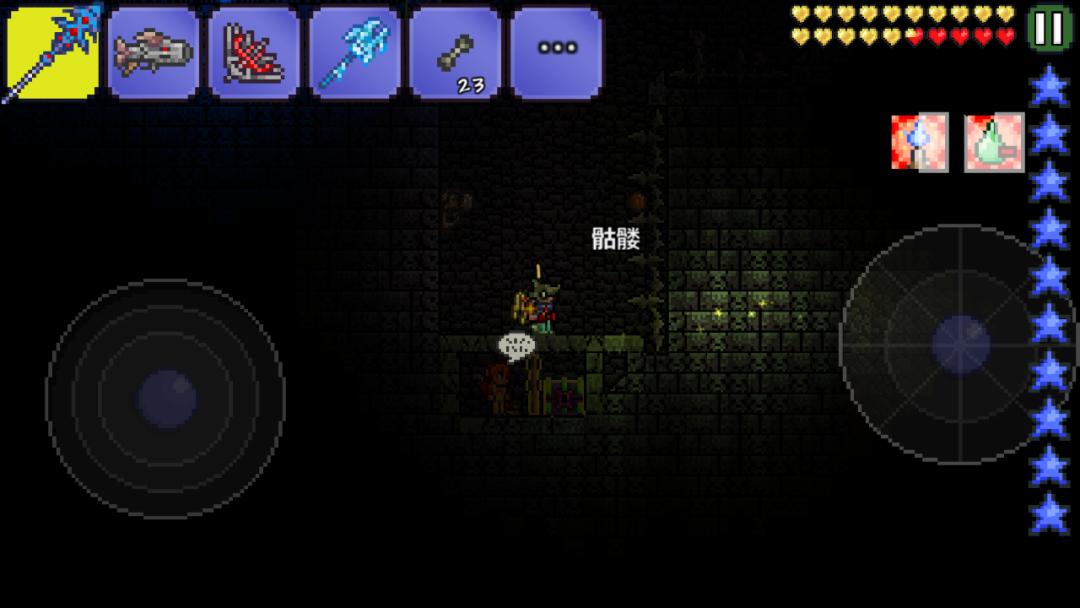This screenshot has width=1080, height=608.
Task: Tap the left movement joystick
Action: click(x=166, y=398)
